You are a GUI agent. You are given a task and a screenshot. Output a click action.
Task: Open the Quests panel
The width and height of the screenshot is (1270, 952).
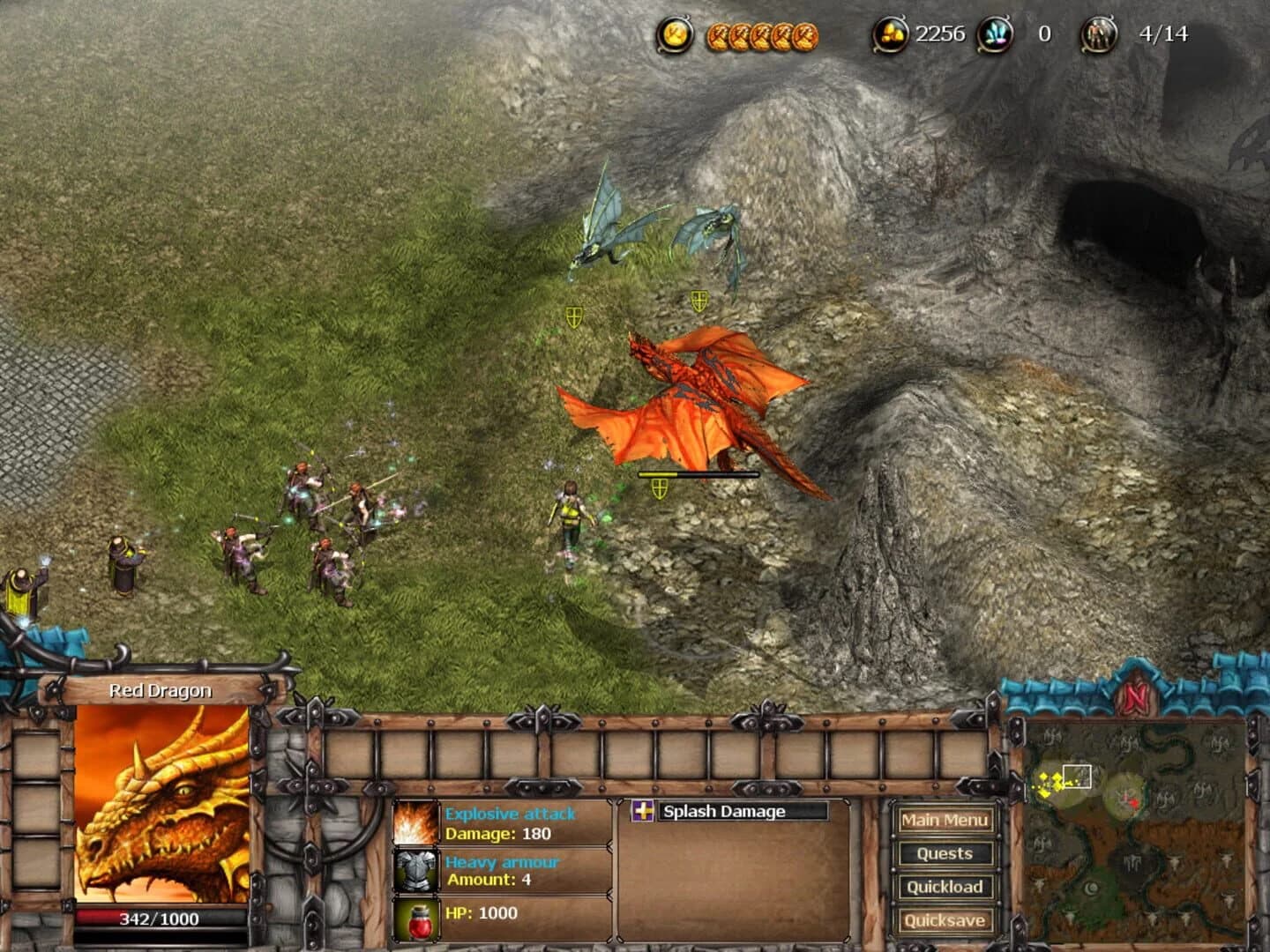tap(945, 853)
